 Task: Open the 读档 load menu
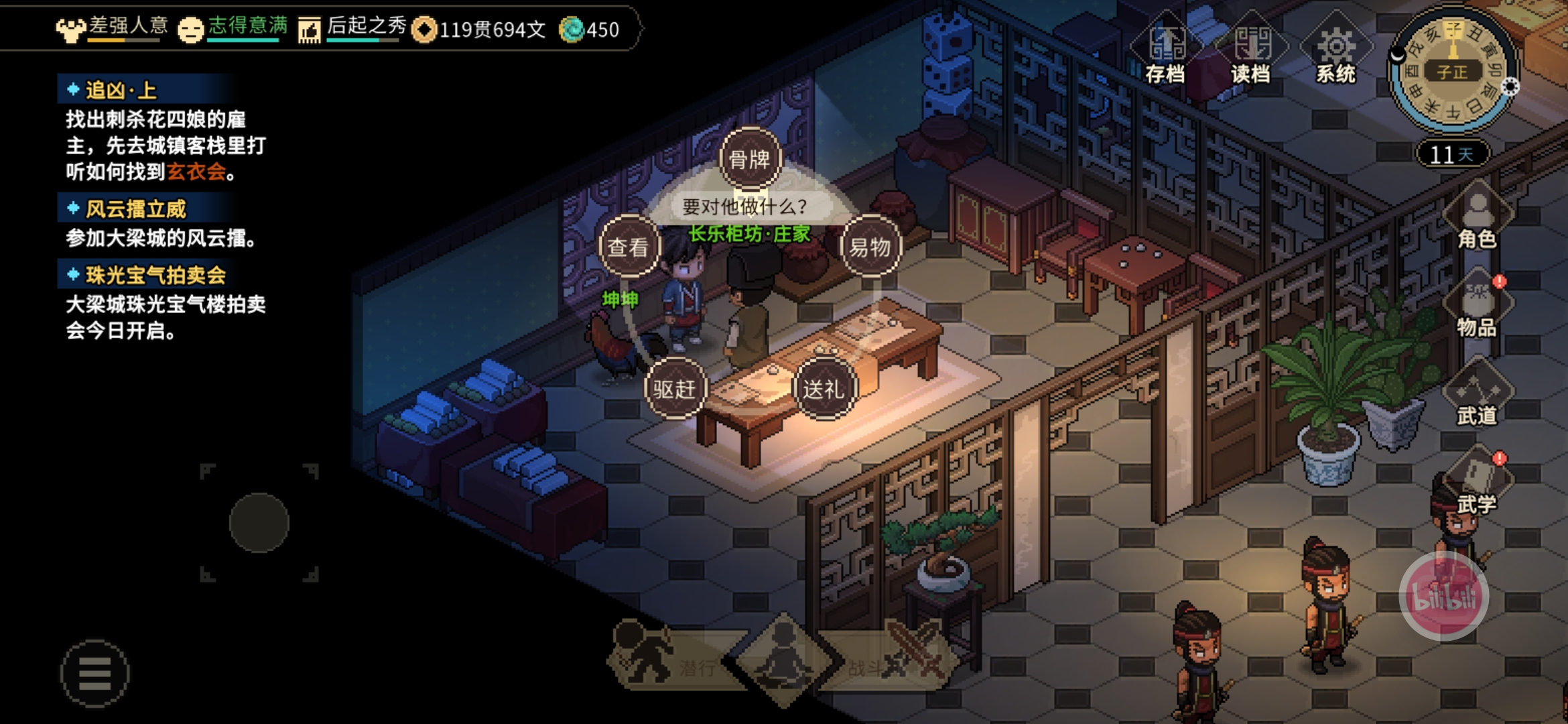pyautogui.click(x=1251, y=51)
